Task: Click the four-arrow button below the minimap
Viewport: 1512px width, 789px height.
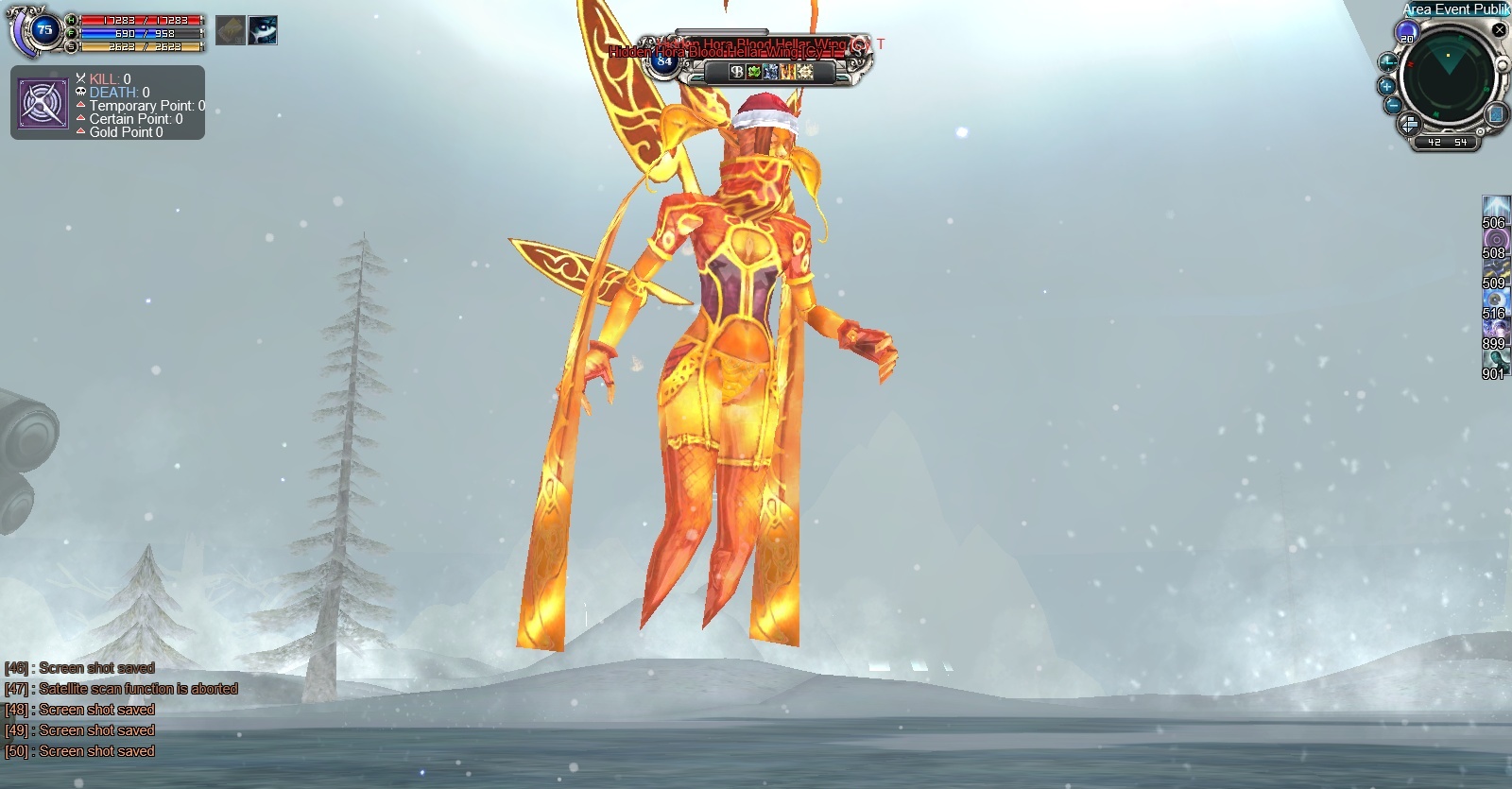Action: click(x=1409, y=125)
